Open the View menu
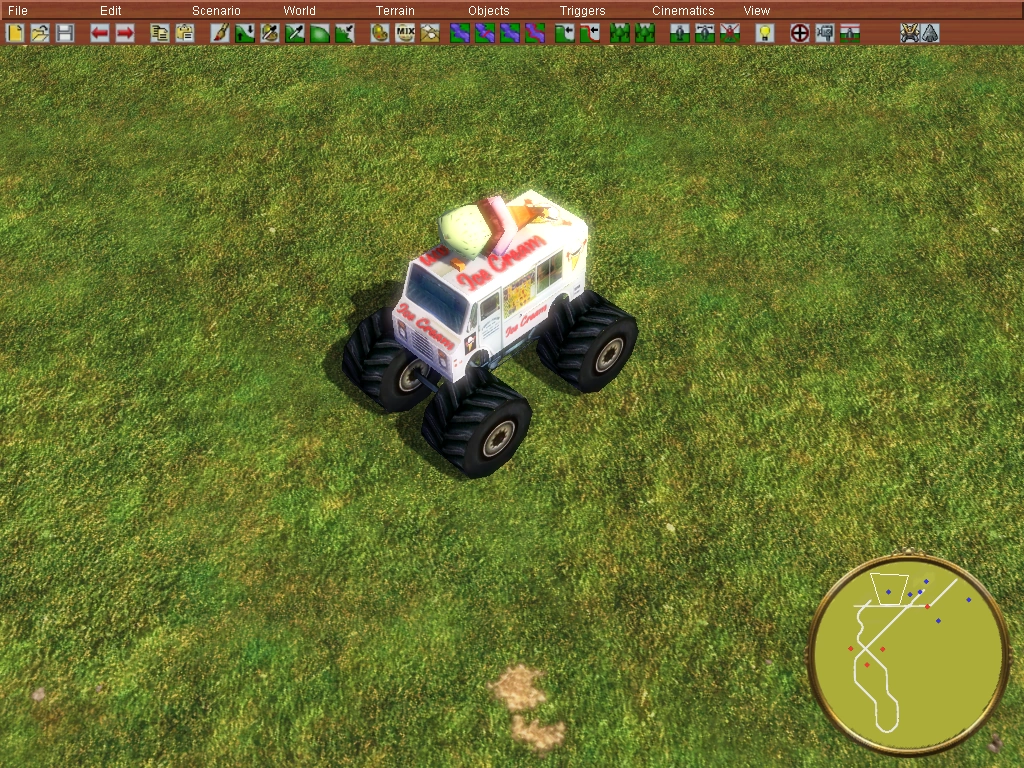Screen dimensions: 1024x768 point(756,11)
